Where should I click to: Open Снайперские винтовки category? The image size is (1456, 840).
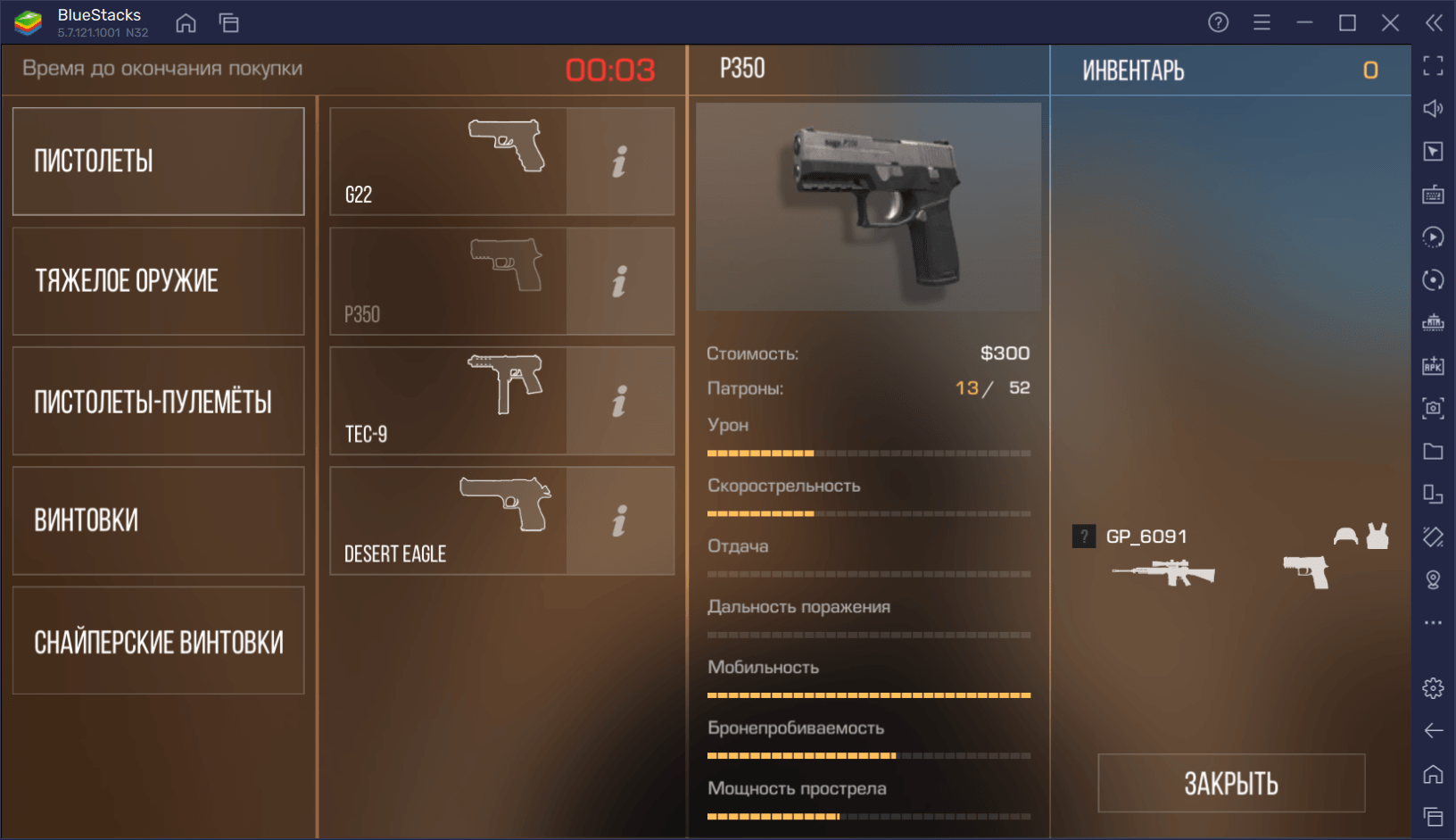coord(158,640)
